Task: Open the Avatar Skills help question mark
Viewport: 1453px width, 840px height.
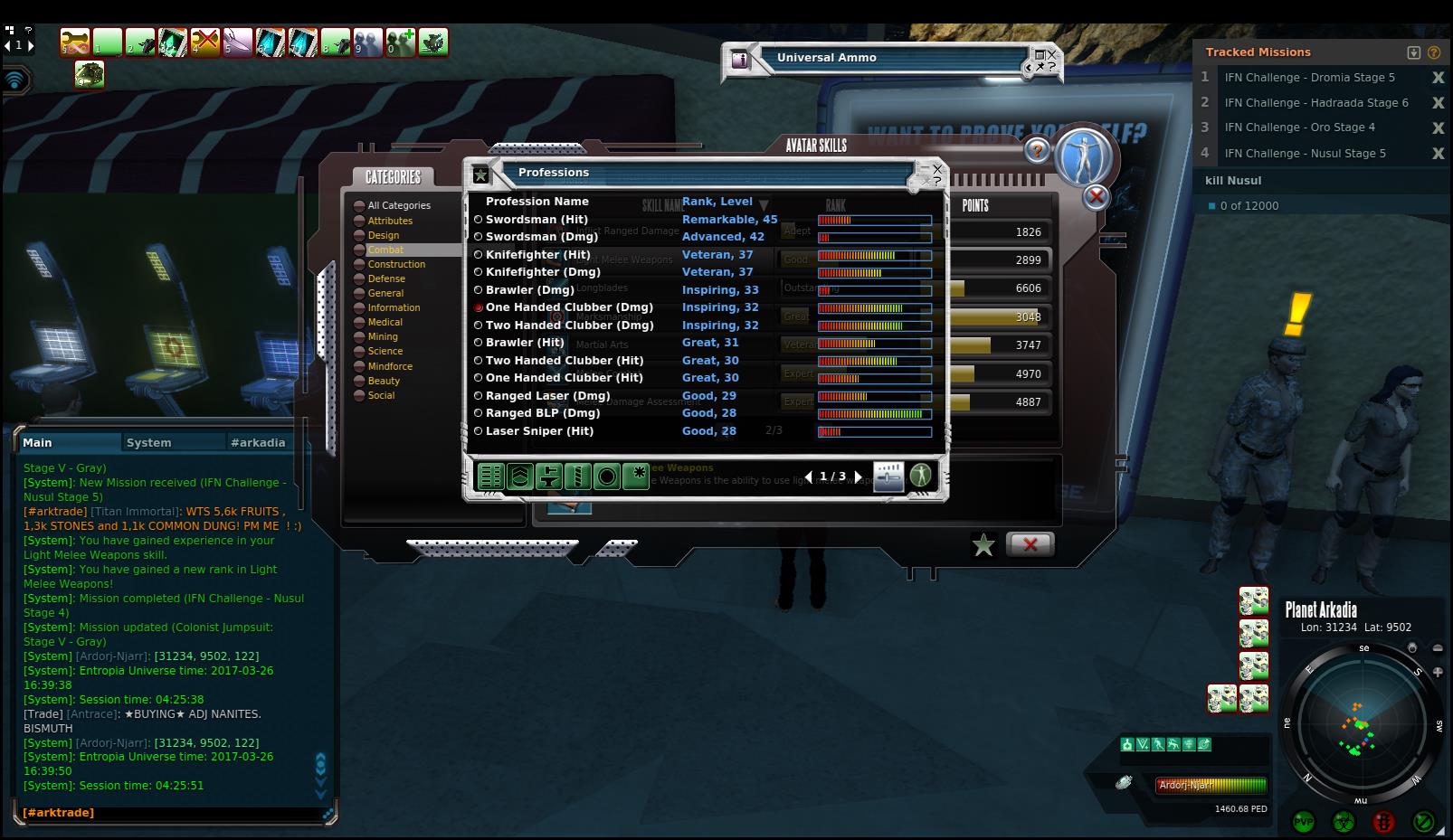Action: click(x=1037, y=151)
